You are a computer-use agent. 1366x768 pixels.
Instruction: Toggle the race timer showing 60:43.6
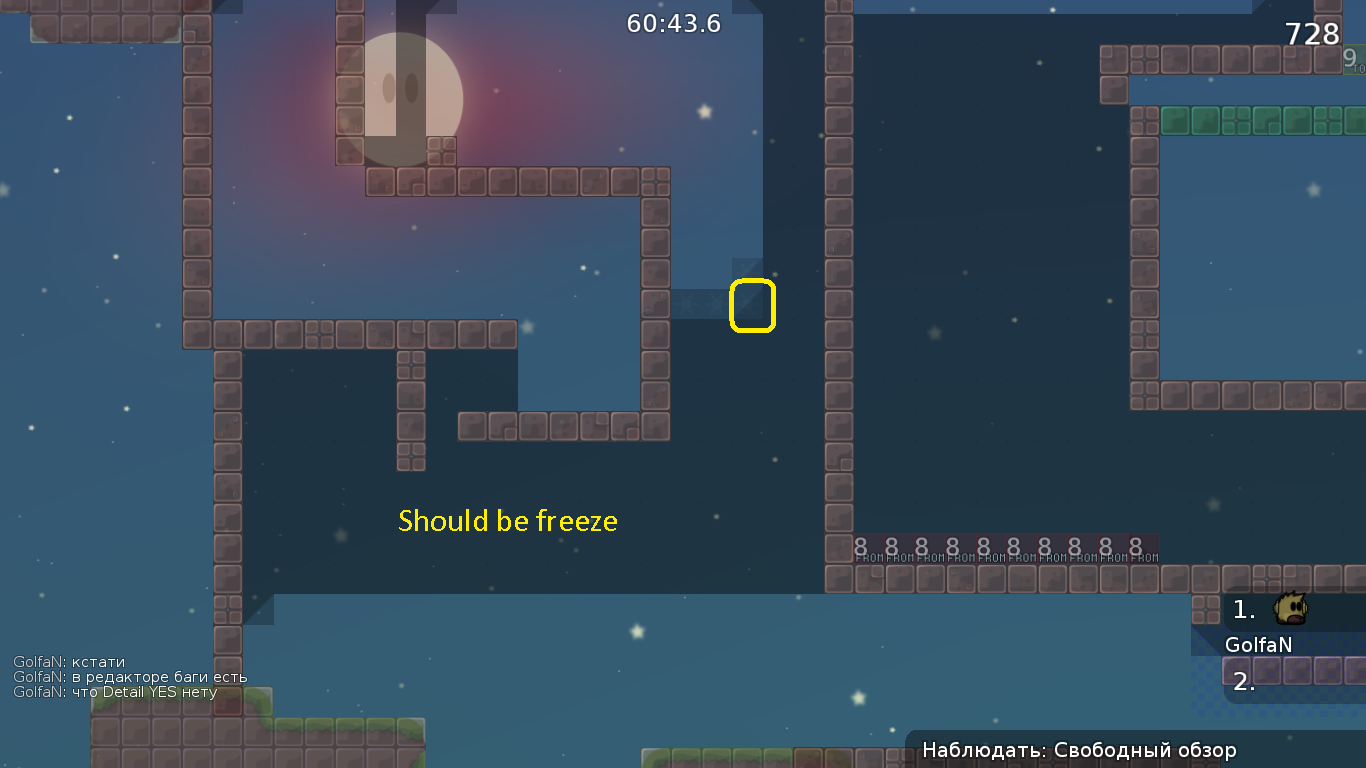(672, 24)
